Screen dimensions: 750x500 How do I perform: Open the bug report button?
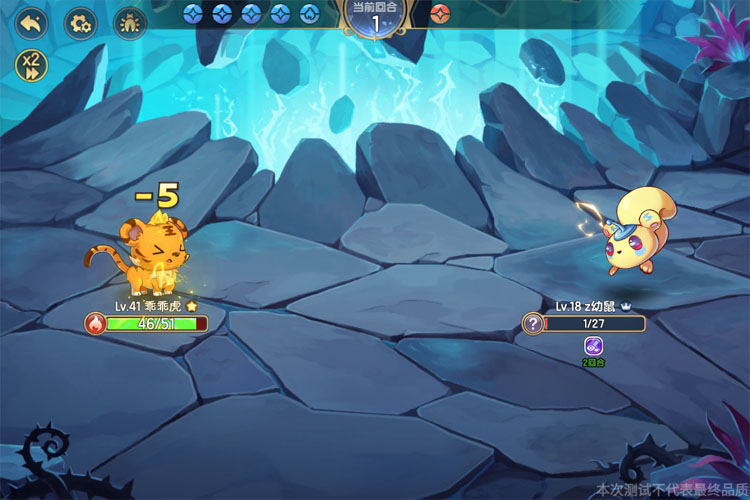[129, 22]
